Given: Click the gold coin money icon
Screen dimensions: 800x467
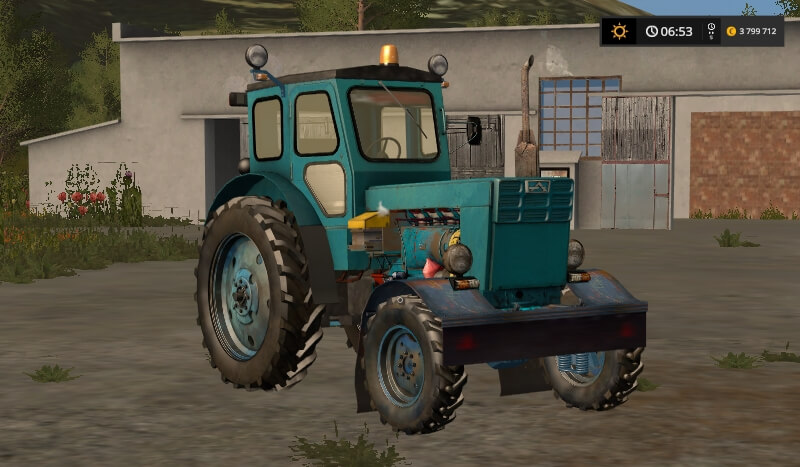Looking at the screenshot, I should tap(731, 31).
